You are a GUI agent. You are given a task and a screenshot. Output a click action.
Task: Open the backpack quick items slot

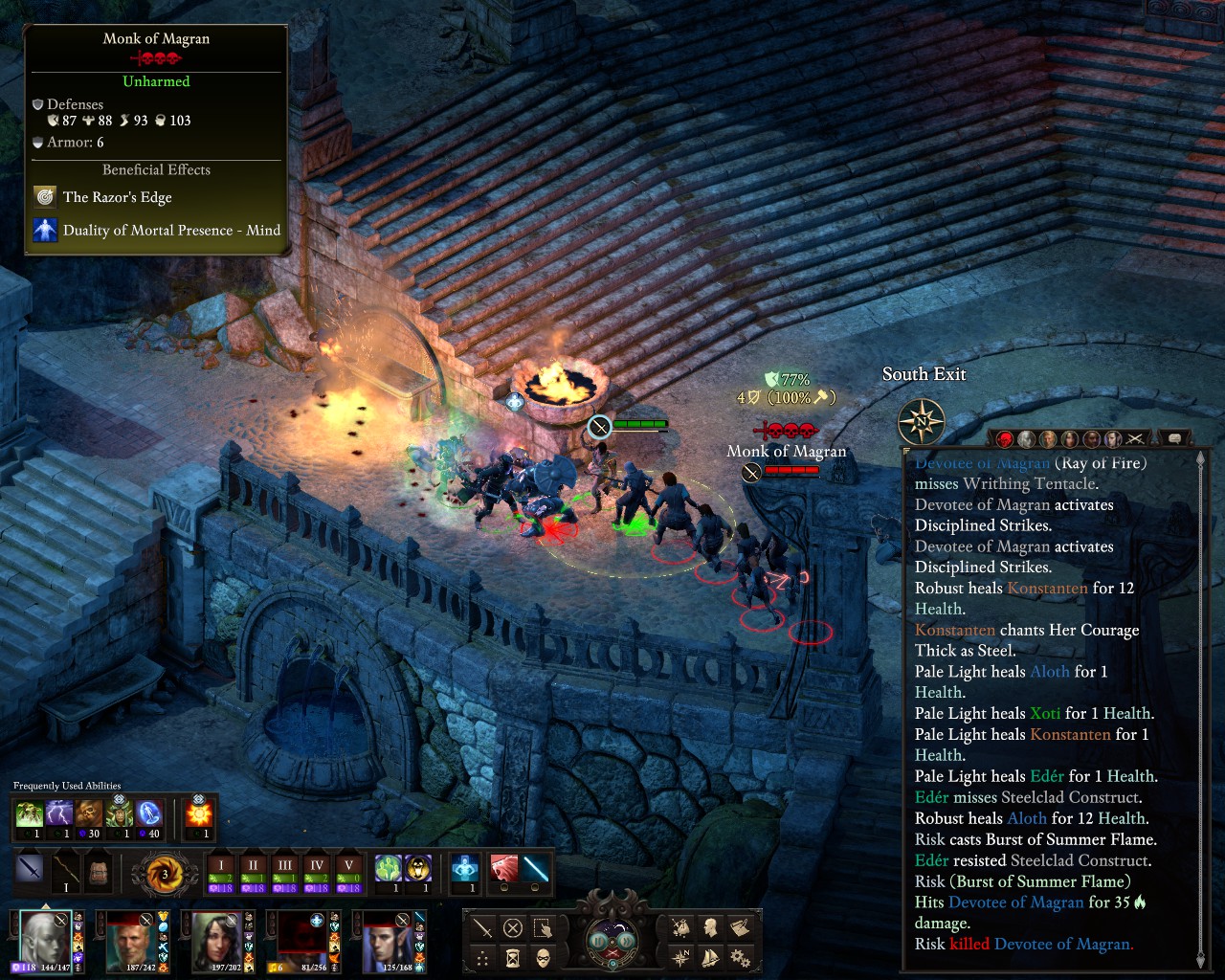point(98,872)
